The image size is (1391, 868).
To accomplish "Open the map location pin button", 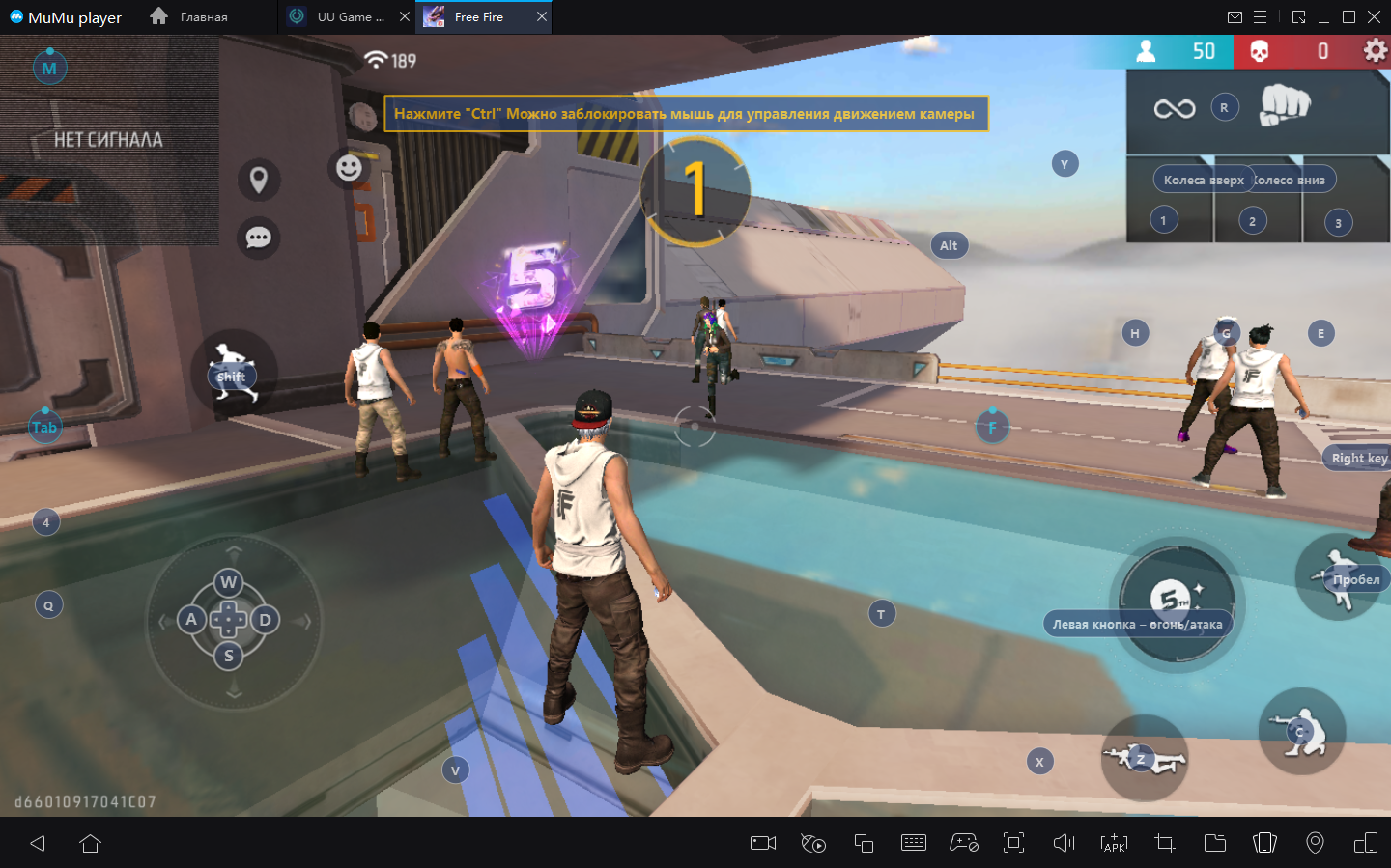I will 259,180.
